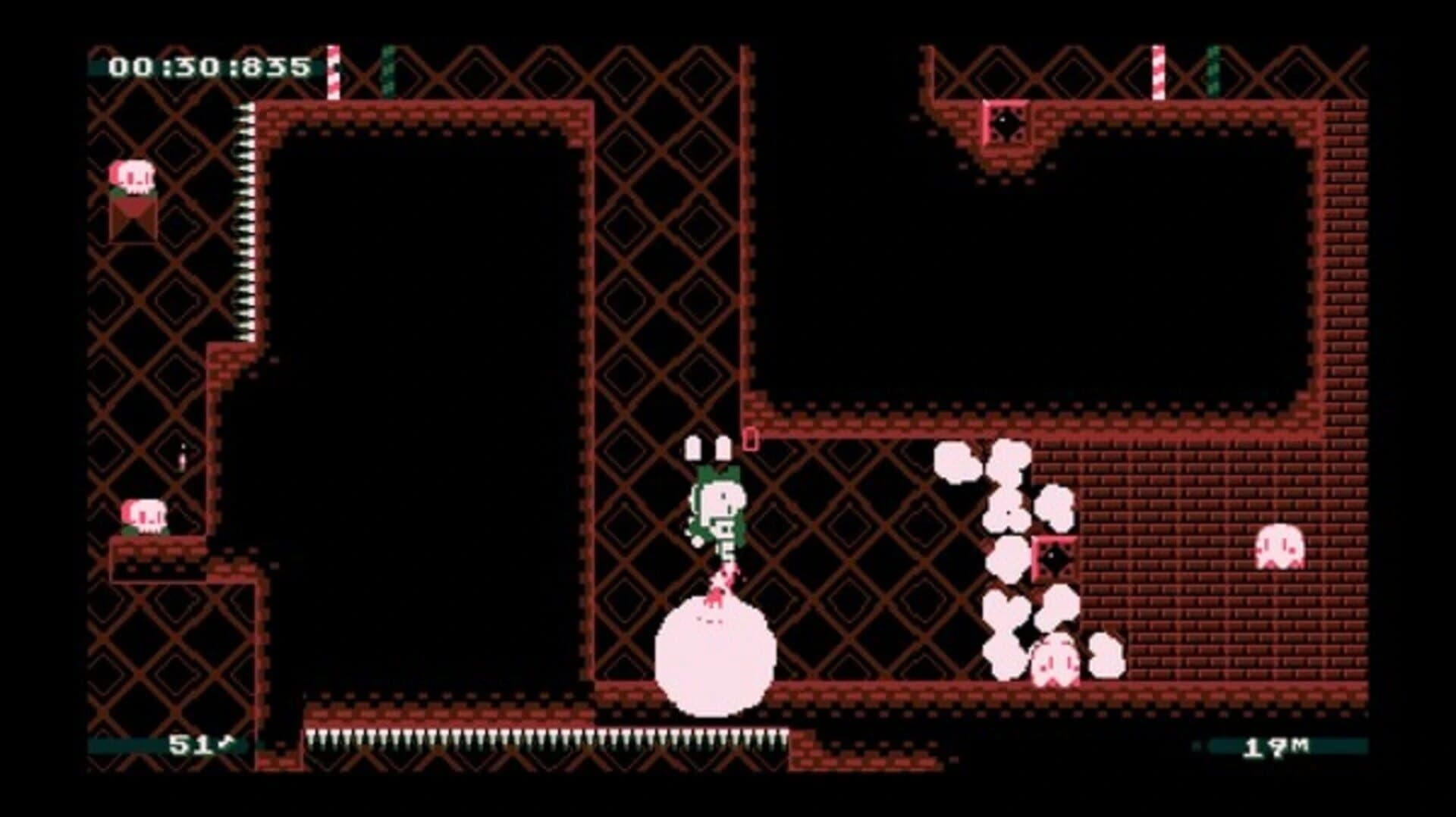Image resolution: width=1456 pixels, height=817 pixels.
Task: Select the 51 score counter bar
Action: click(190, 747)
